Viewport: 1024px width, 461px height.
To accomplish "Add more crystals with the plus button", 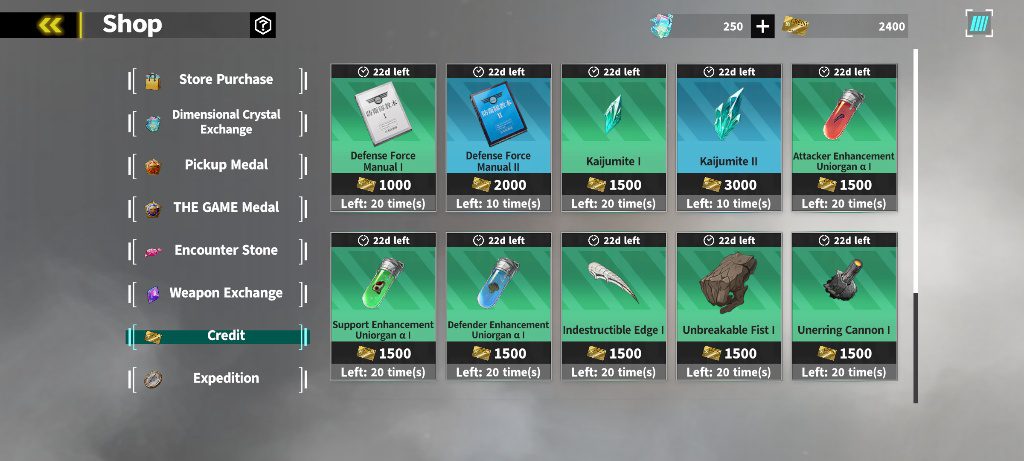I will 762,26.
